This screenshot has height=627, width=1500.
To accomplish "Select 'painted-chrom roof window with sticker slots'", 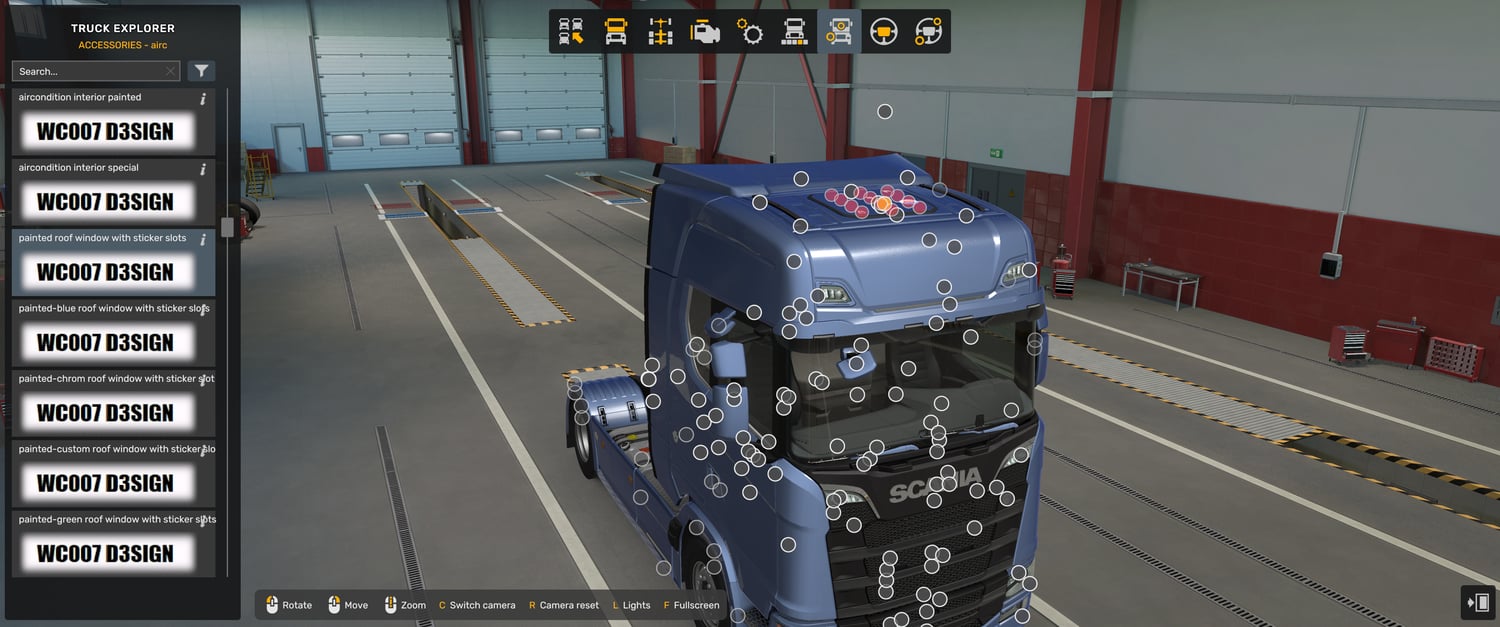I will (105, 412).
